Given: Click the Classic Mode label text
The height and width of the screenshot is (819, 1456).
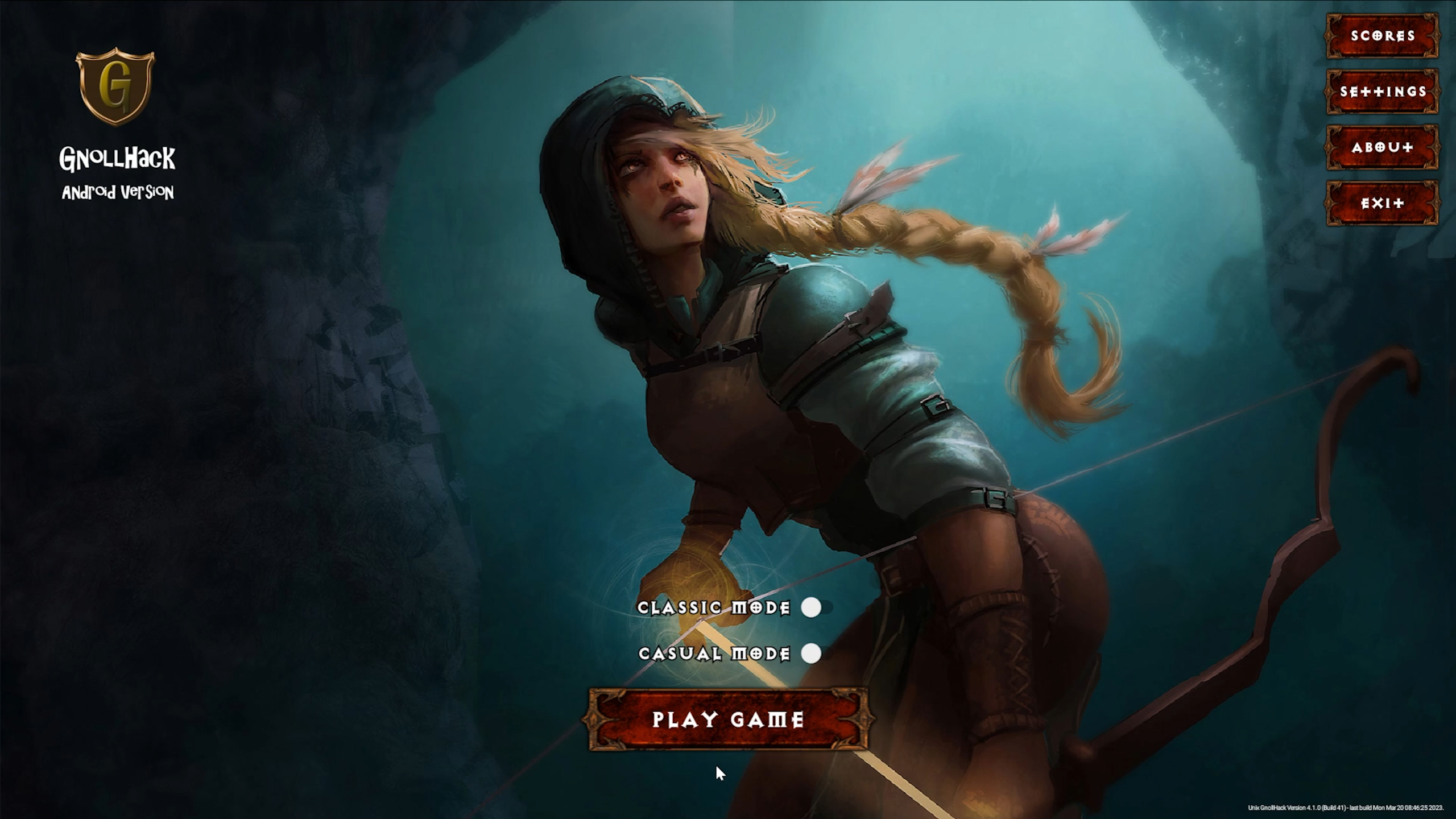Looking at the screenshot, I should pyautogui.click(x=714, y=608).
